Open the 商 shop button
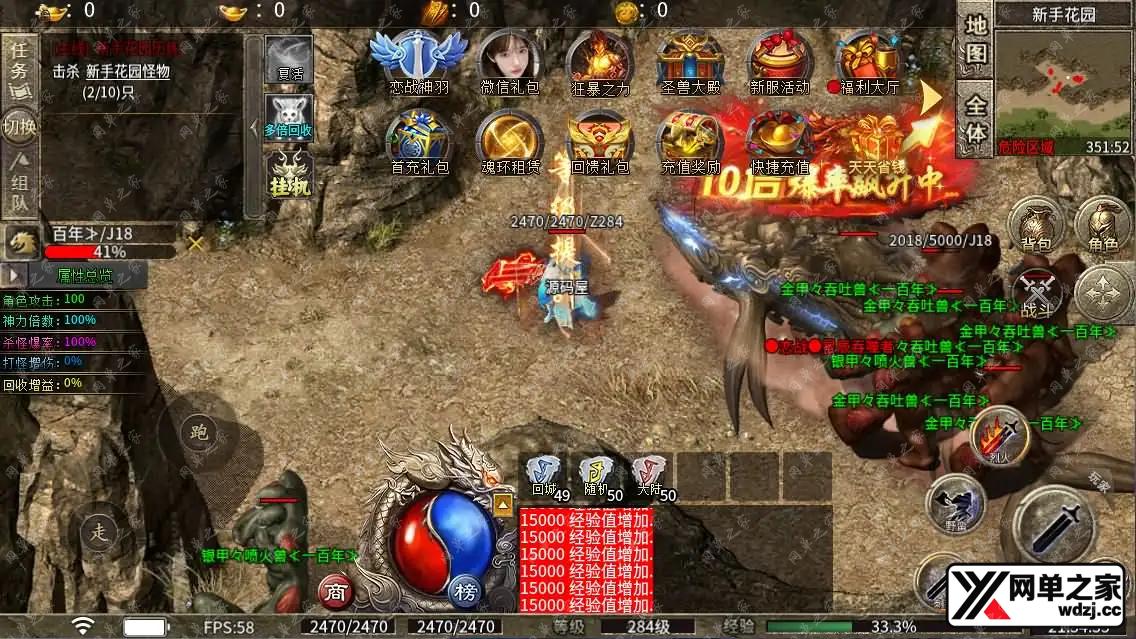 [x=335, y=591]
